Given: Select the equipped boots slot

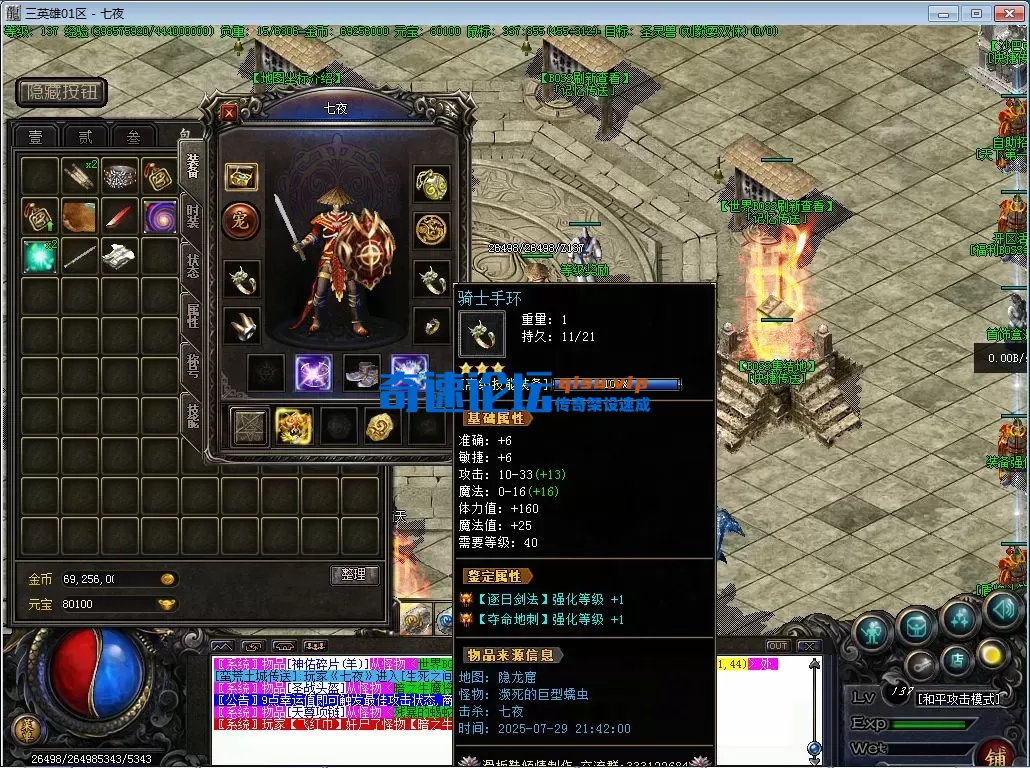Looking at the screenshot, I should tap(361, 373).
